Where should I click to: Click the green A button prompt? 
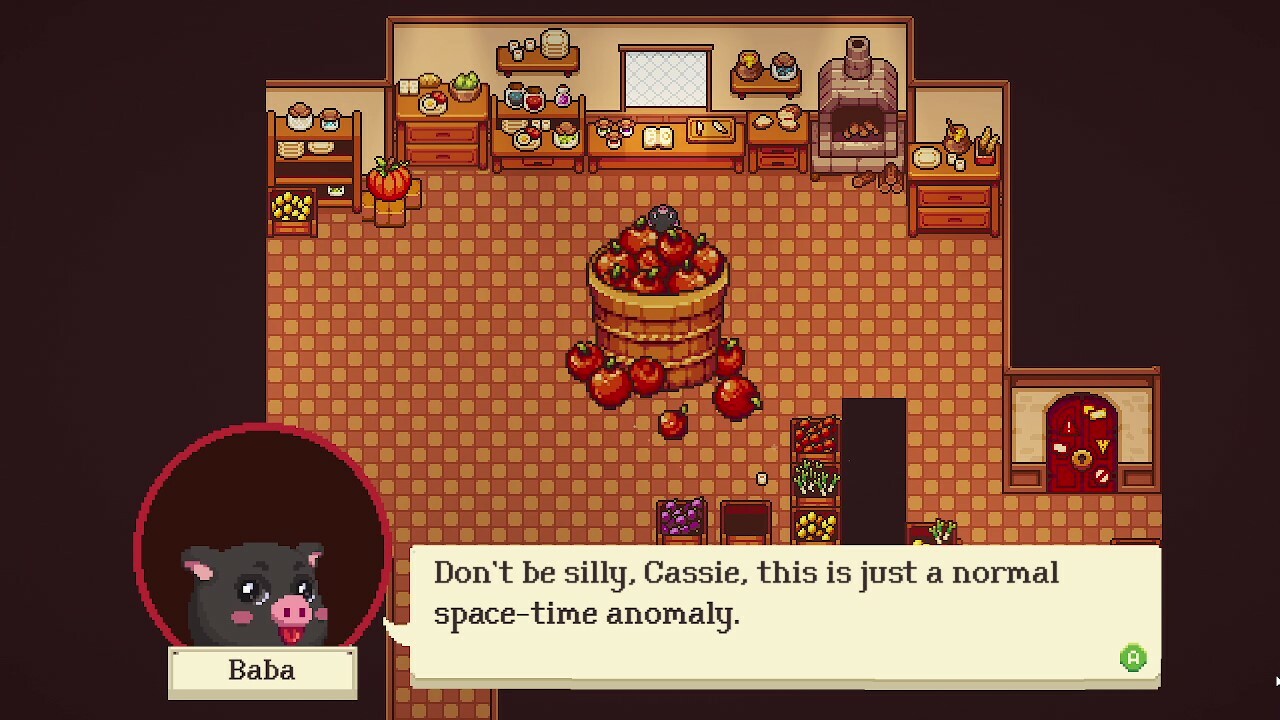(x=1135, y=655)
